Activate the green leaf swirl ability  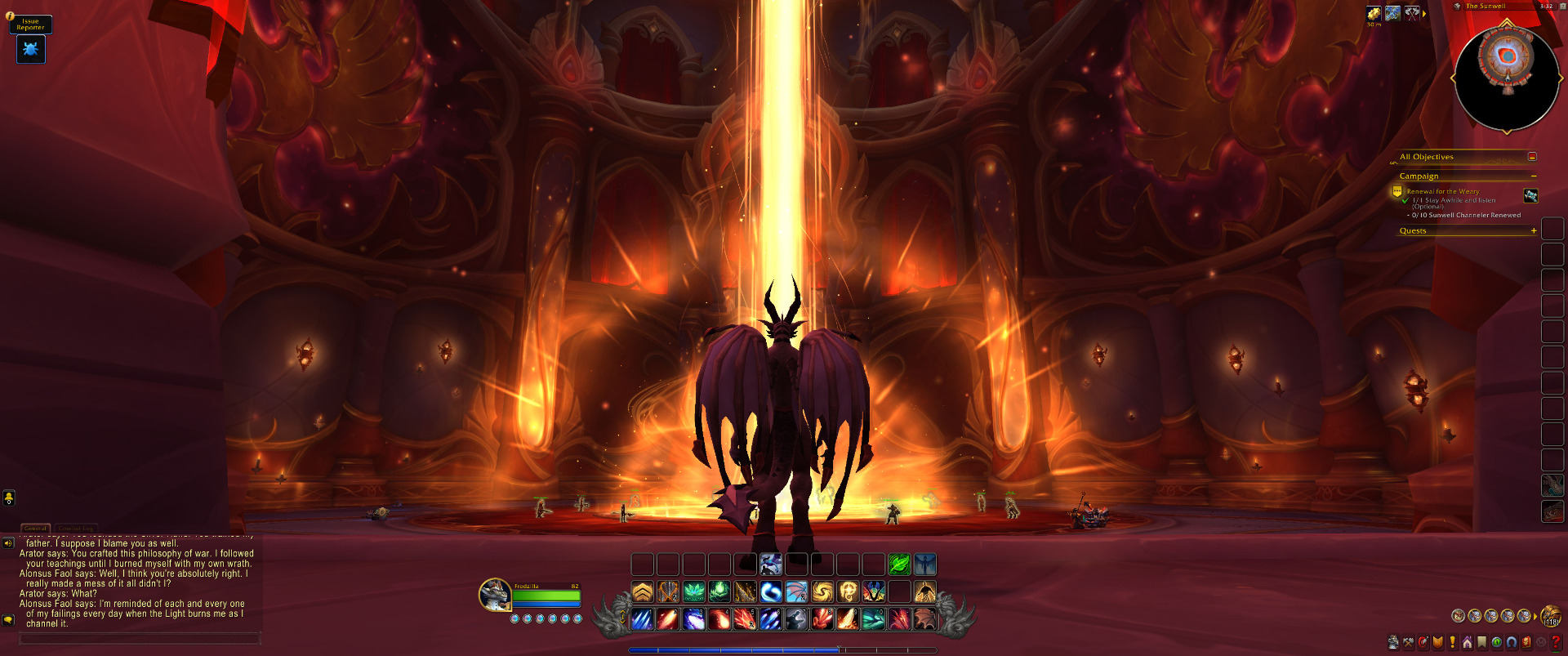[x=899, y=565]
